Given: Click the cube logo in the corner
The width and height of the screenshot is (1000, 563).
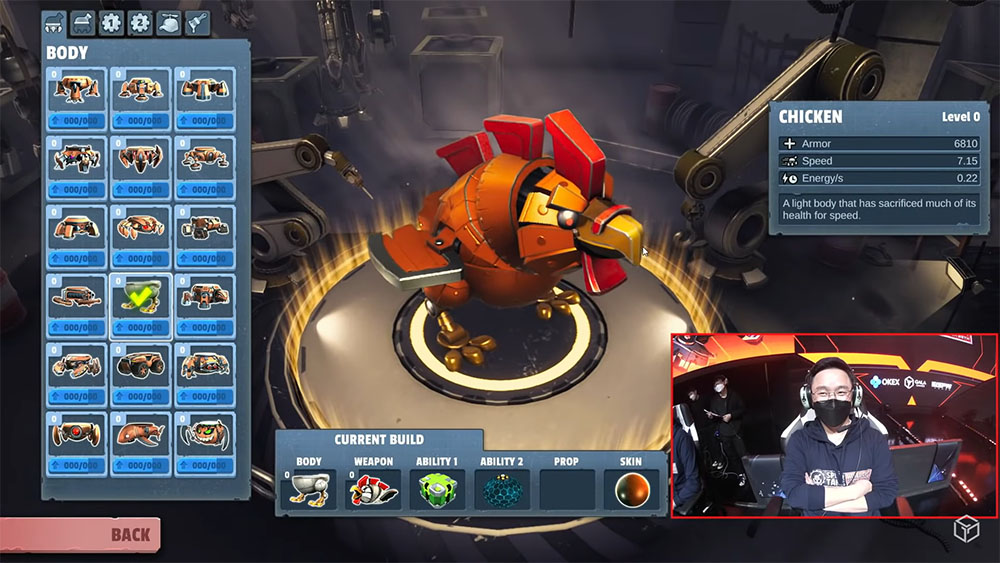Looking at the screenshot, I should click(965, 530).
